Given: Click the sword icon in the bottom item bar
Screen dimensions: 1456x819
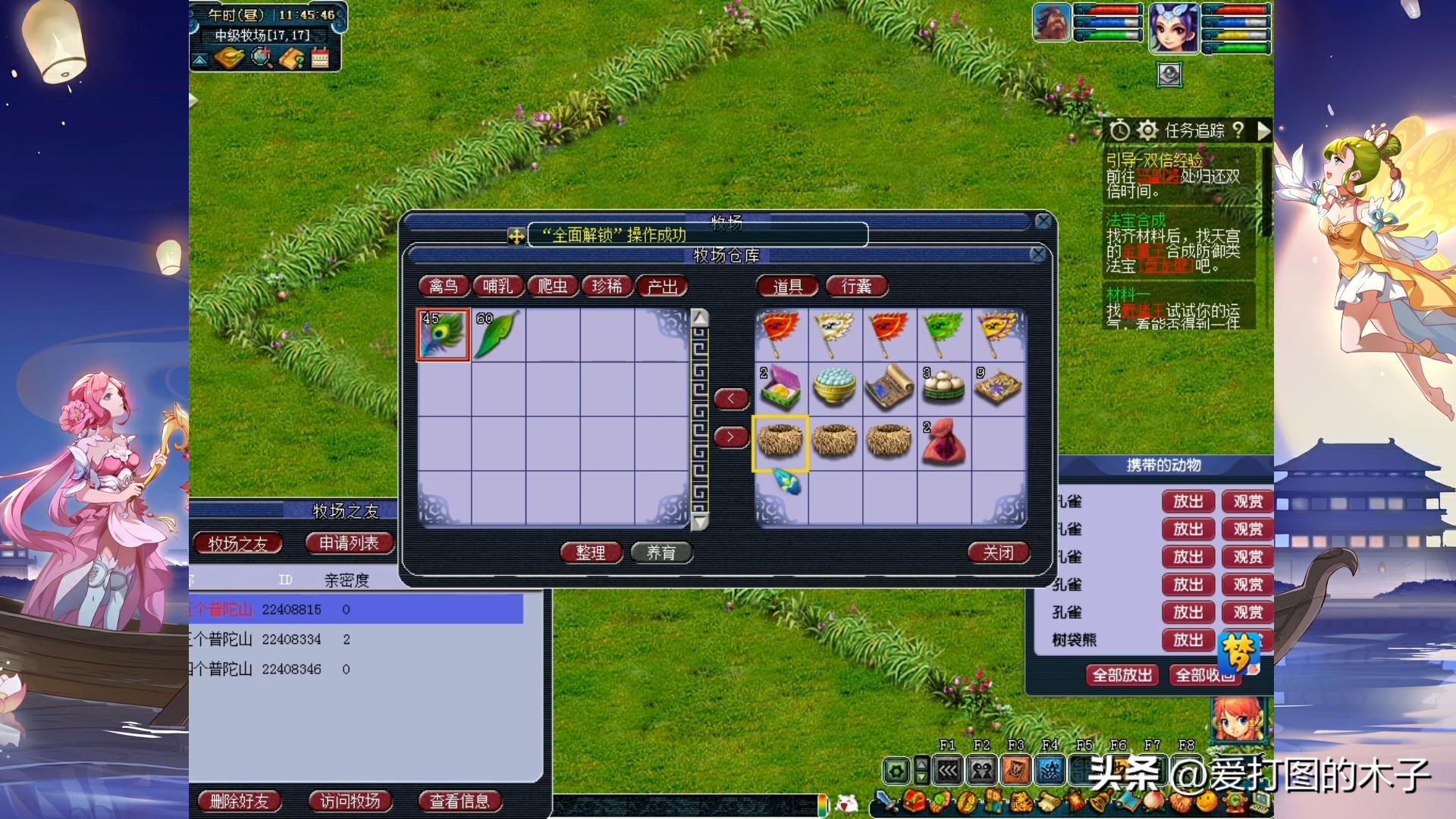Looking at the screenshot, I should point(886,802).
